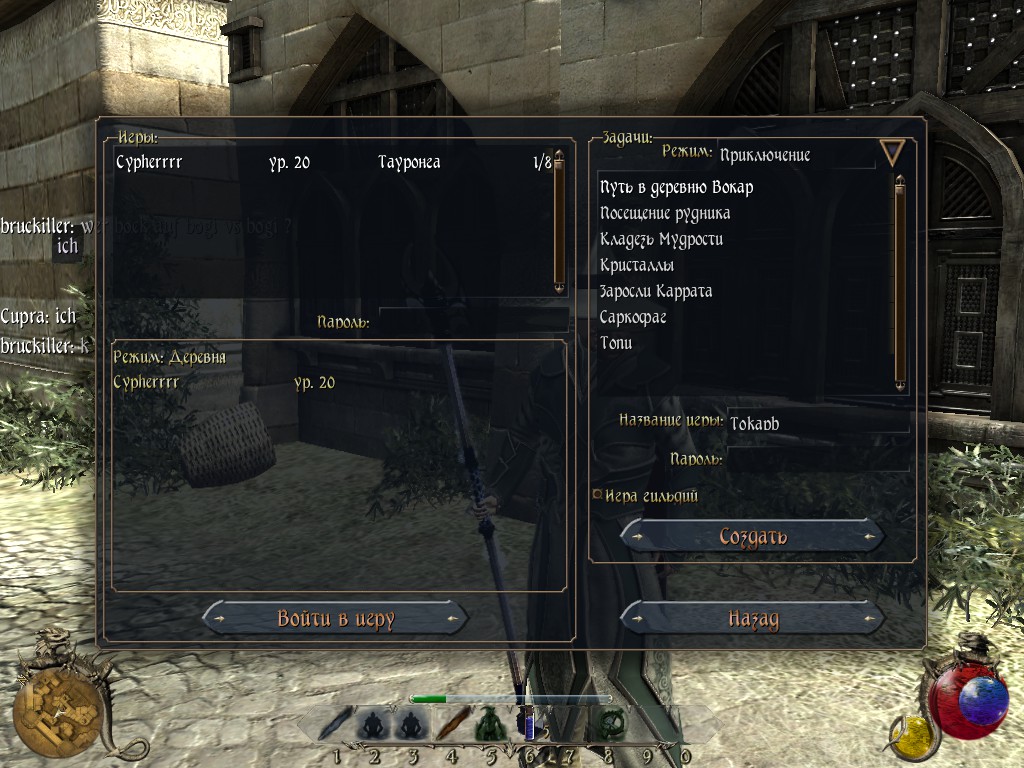
Task: Select the Посещение рудника quest
Action: pyautogui.click(x=665, y=213)
